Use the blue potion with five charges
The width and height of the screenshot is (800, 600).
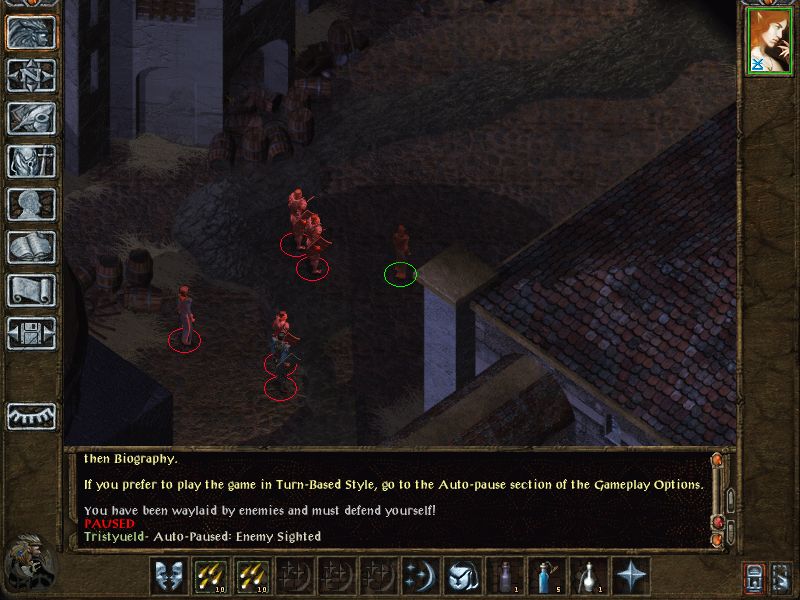point(546,576)
